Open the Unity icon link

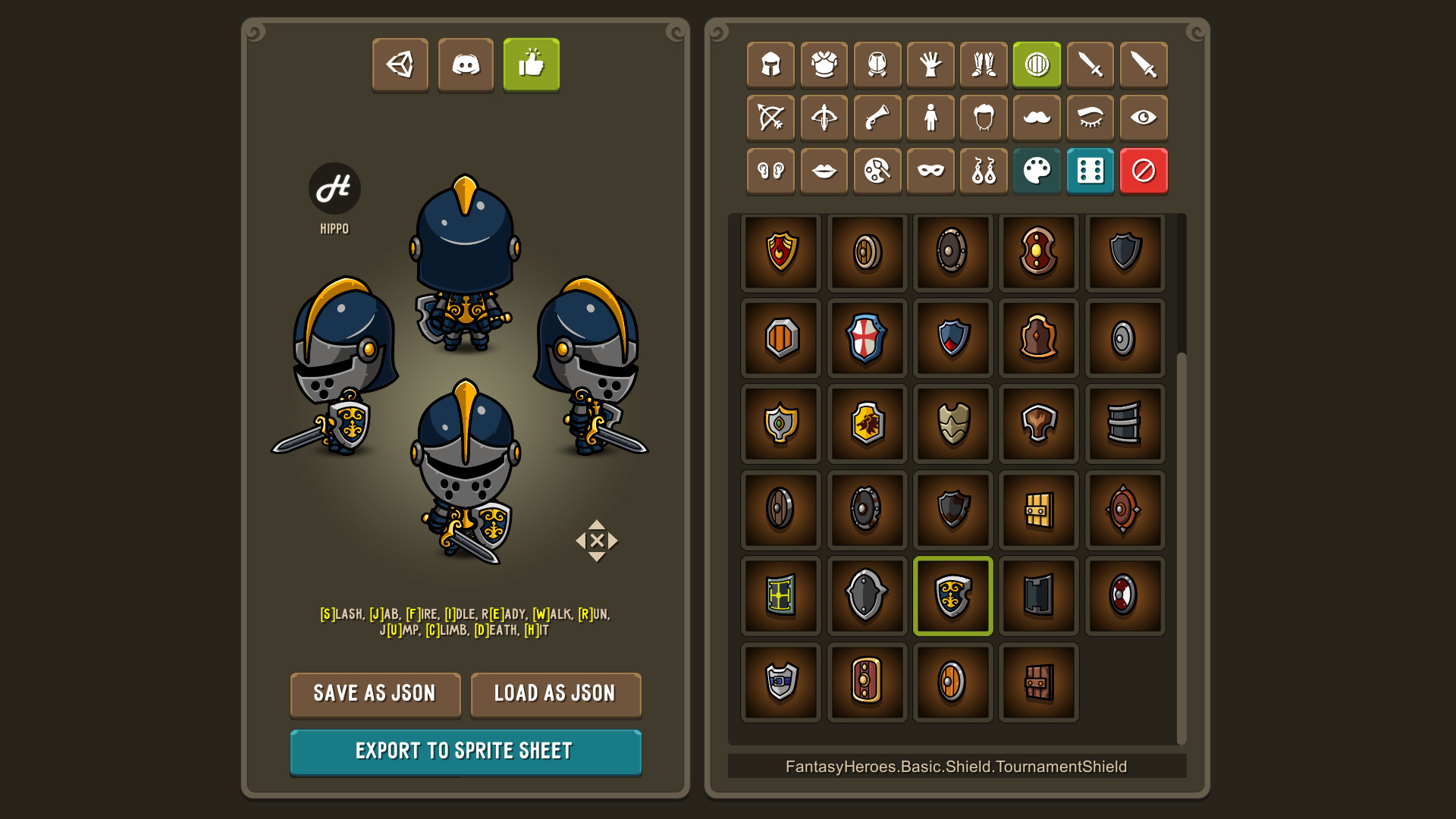pos(400,65)
